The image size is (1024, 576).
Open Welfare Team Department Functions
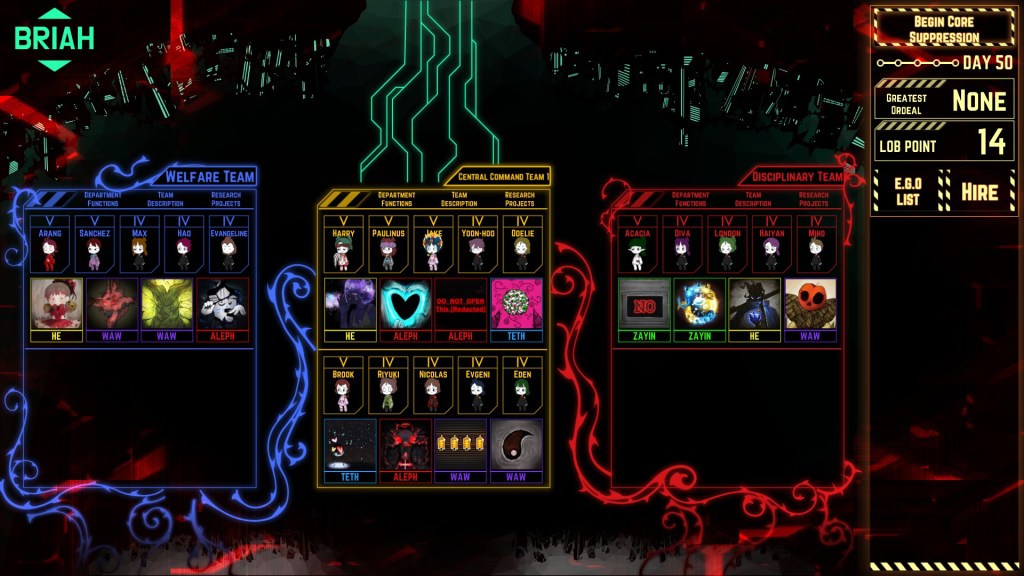(102, 199)
